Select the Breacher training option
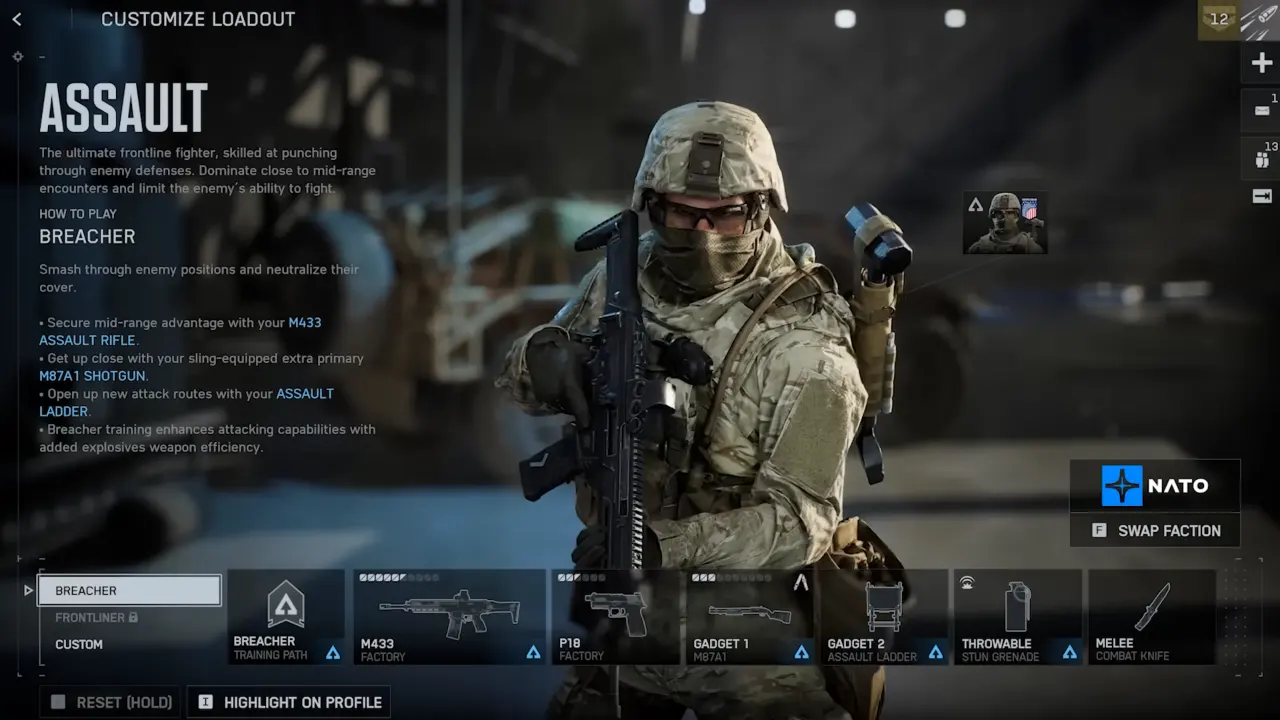 pos(129,590)
